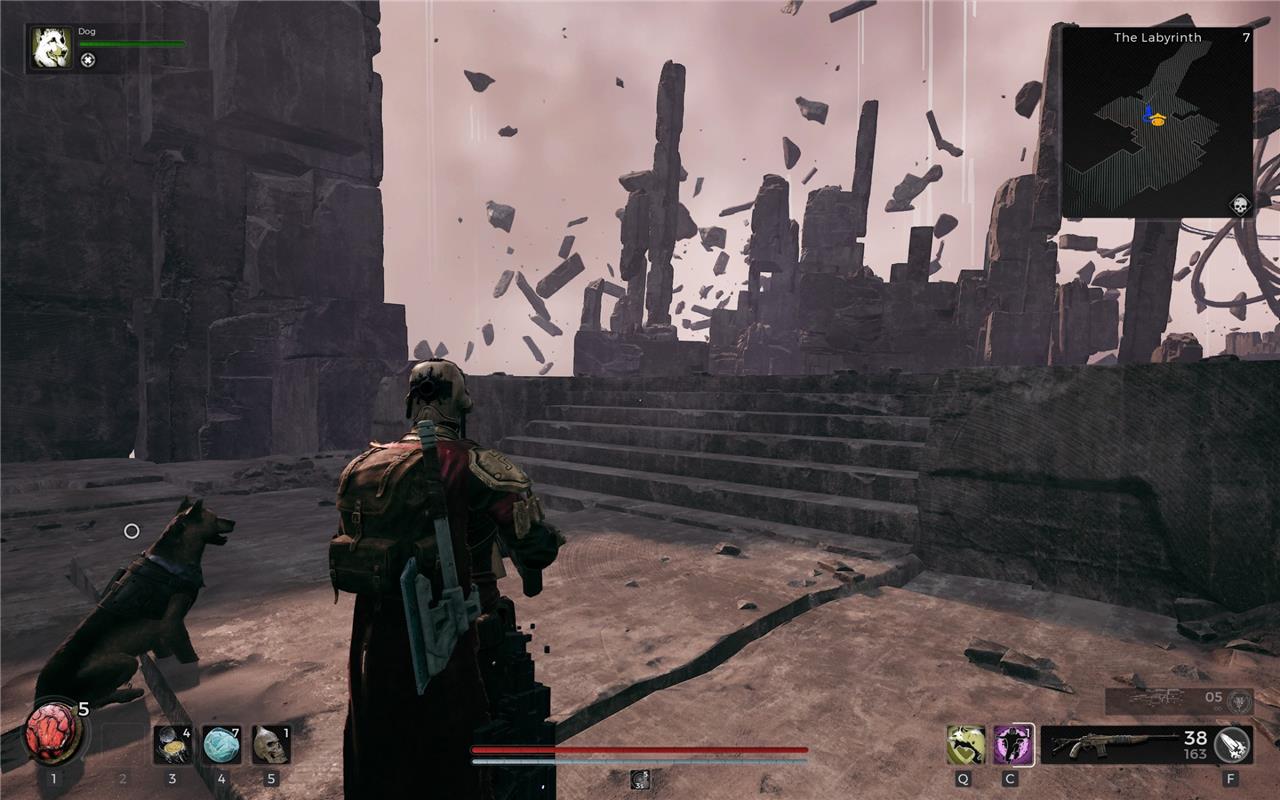The image size is (1280, 800).
Task: Use the red Dragon Heart relic
Action: 54,730
